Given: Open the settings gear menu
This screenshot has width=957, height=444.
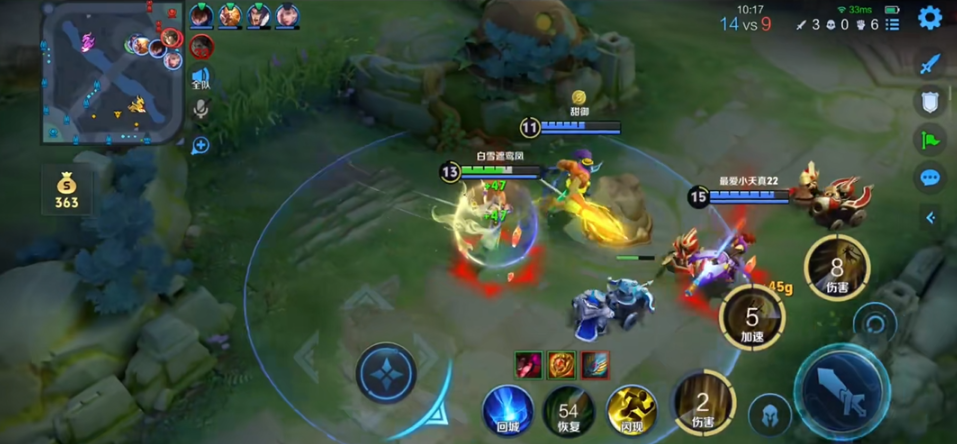Looking at the screenshot, I should click(x=930, y=17).
